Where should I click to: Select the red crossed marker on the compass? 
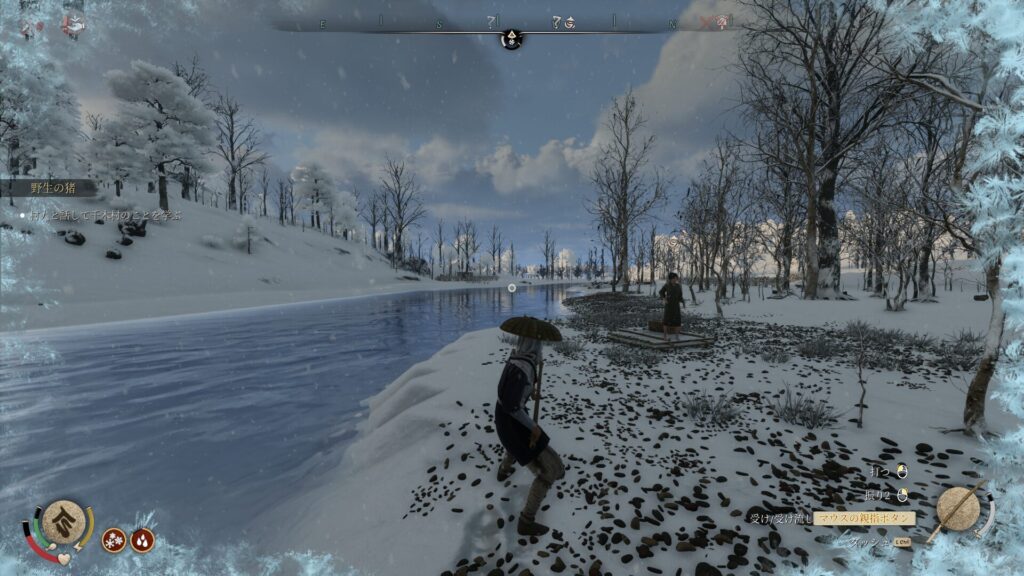click(707, 22)
